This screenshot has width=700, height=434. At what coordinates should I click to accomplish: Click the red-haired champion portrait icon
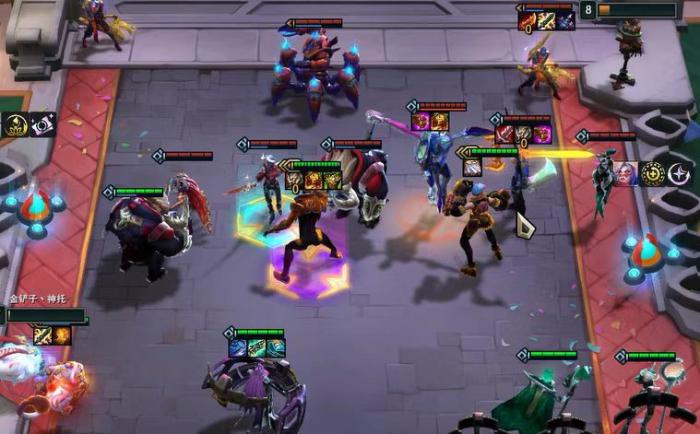point(625,173)
